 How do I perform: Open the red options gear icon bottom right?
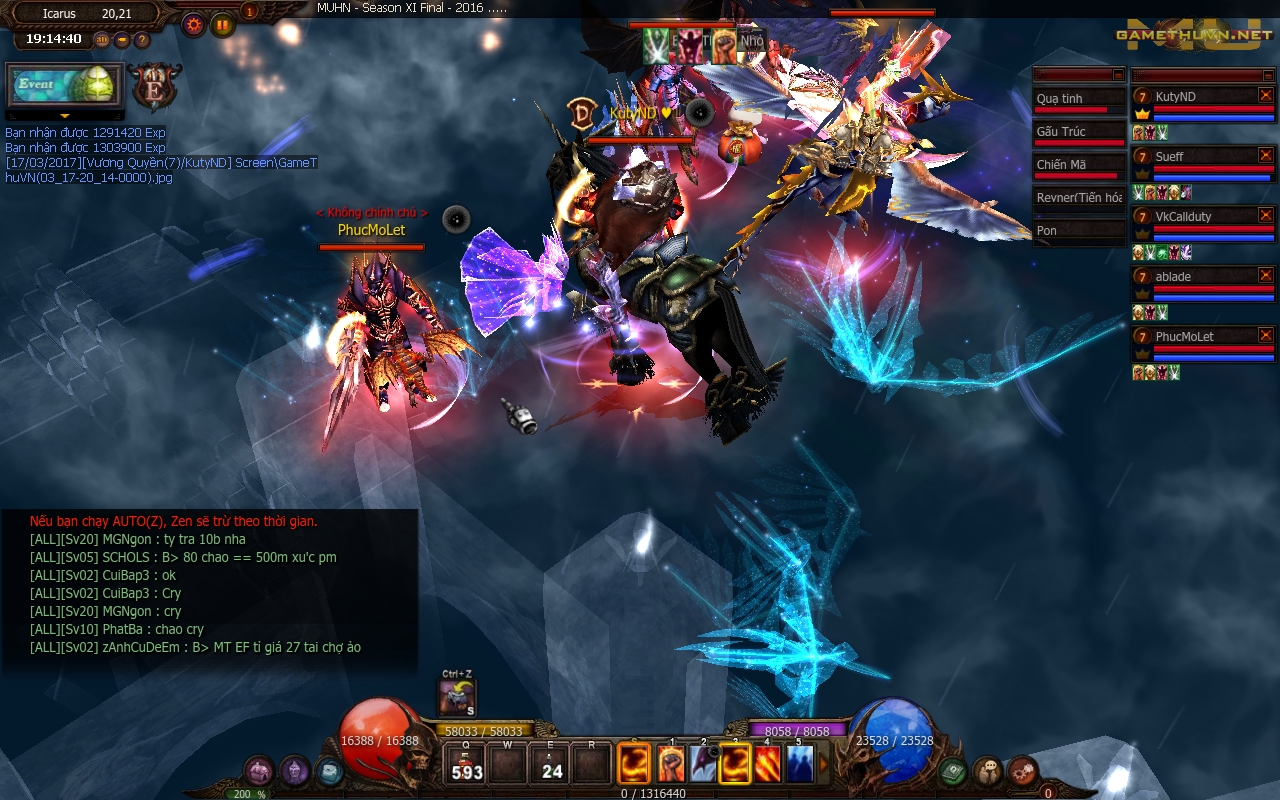point(1022,769)
